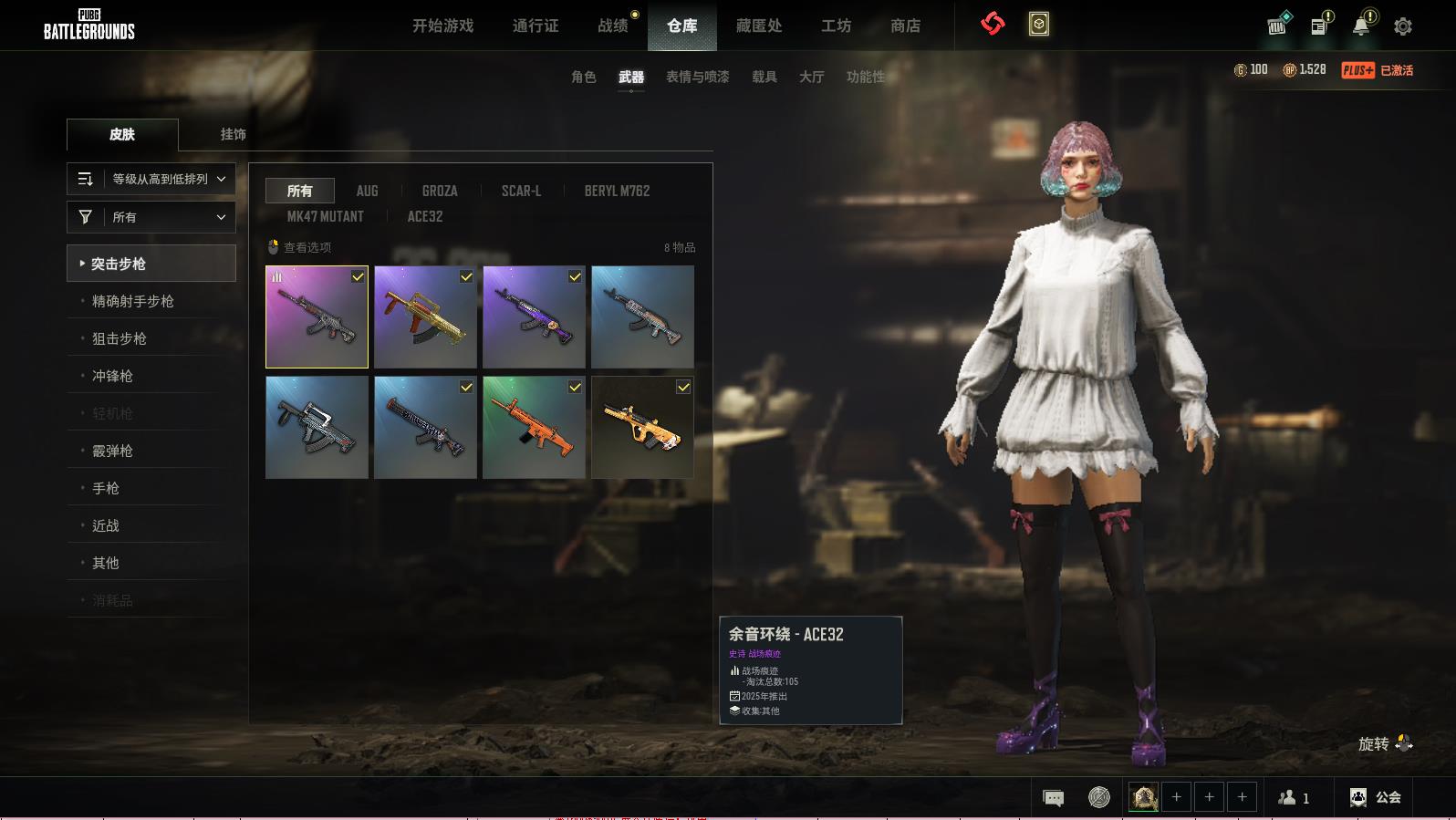Open the 工坊 workshop tab
This screenshot has width=1456, height=820.
(836, 26)
